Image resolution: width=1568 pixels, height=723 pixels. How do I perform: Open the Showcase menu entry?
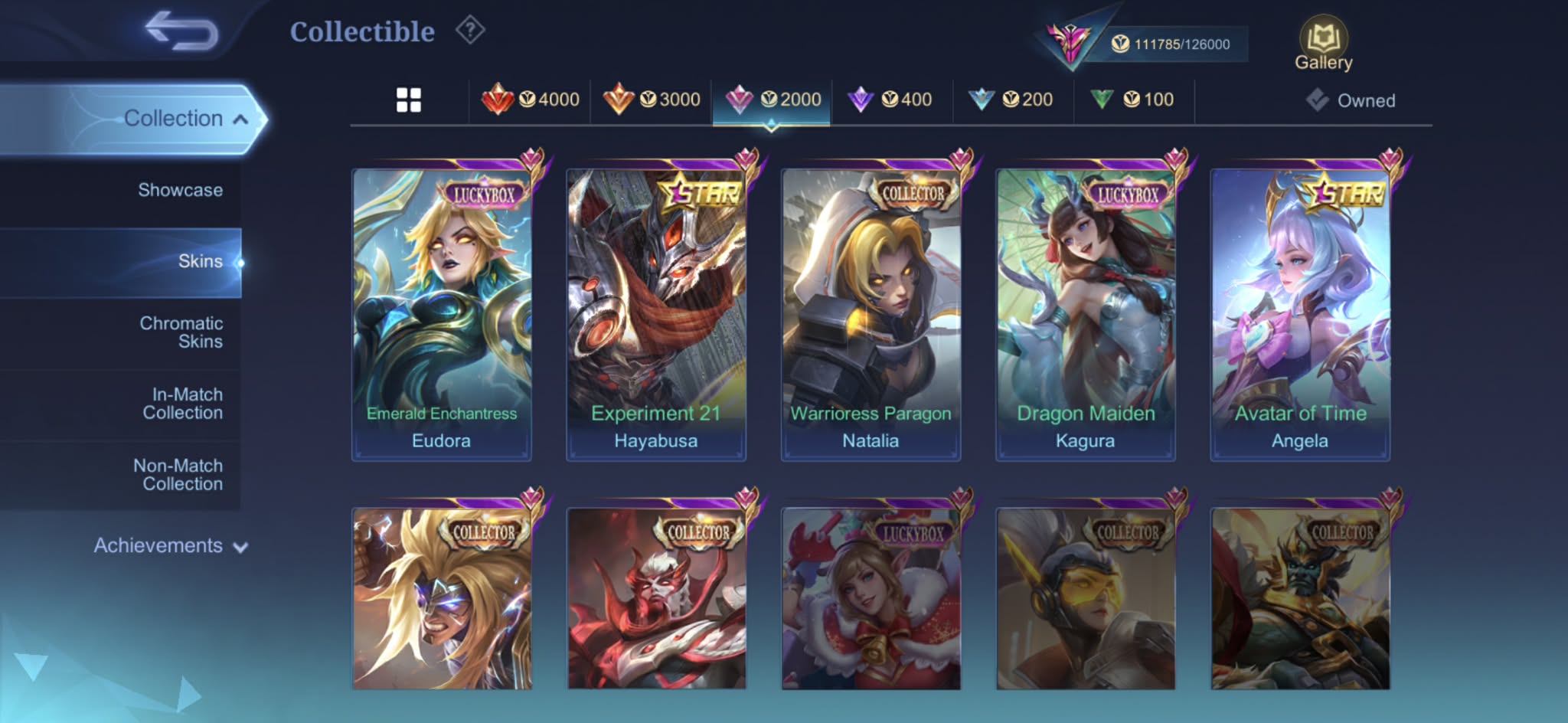[x=181, y=190]
